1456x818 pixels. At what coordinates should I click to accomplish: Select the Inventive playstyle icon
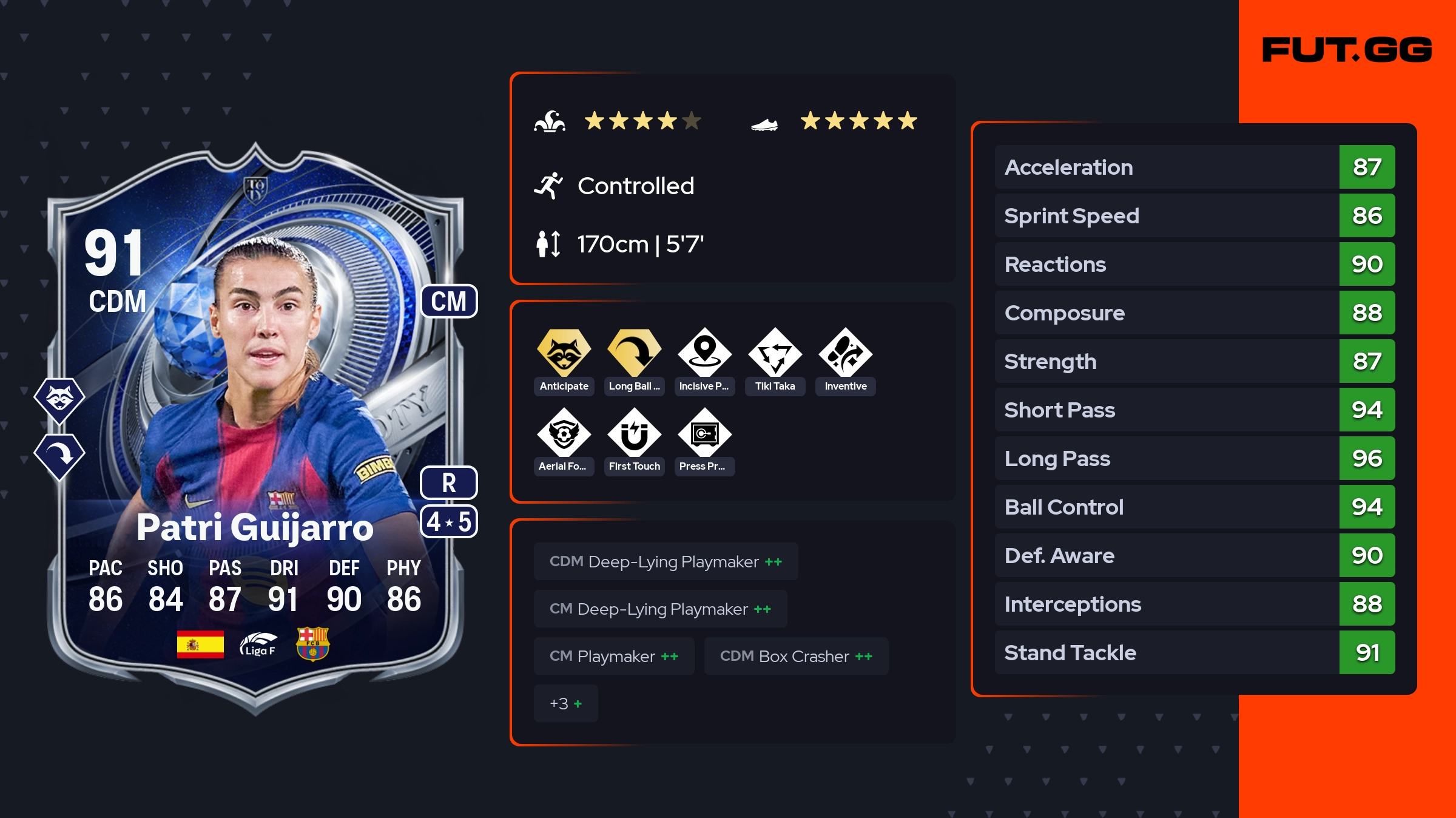pos(845,354)
